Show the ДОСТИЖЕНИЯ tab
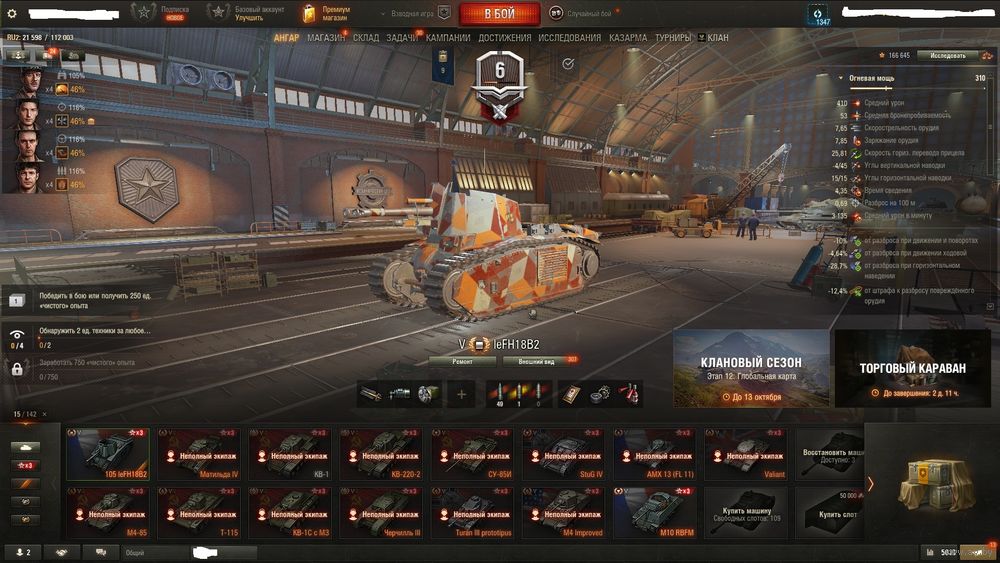Screen dimensions: 1000x563 [x=505, y=38]
